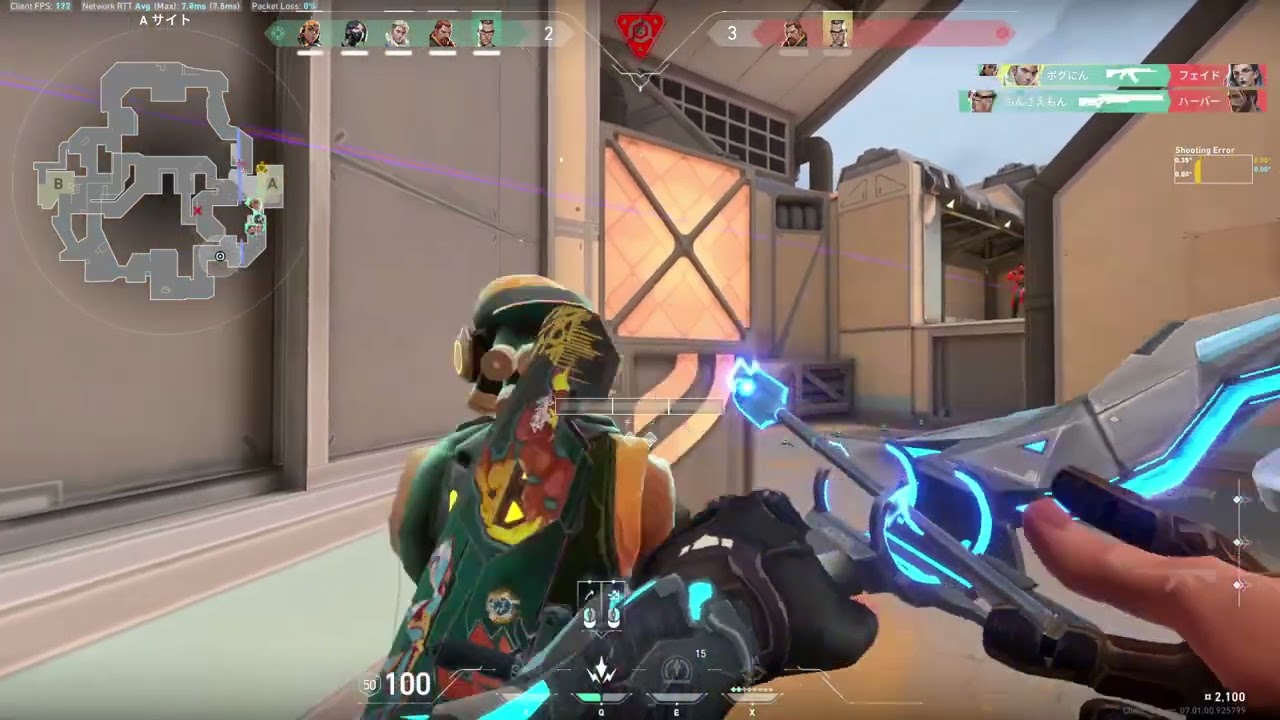The width and height of the screenshot is (1280, 720).
Task: Click the minimap in the corner
Action: pyautogui.click(x=158, y=180)
